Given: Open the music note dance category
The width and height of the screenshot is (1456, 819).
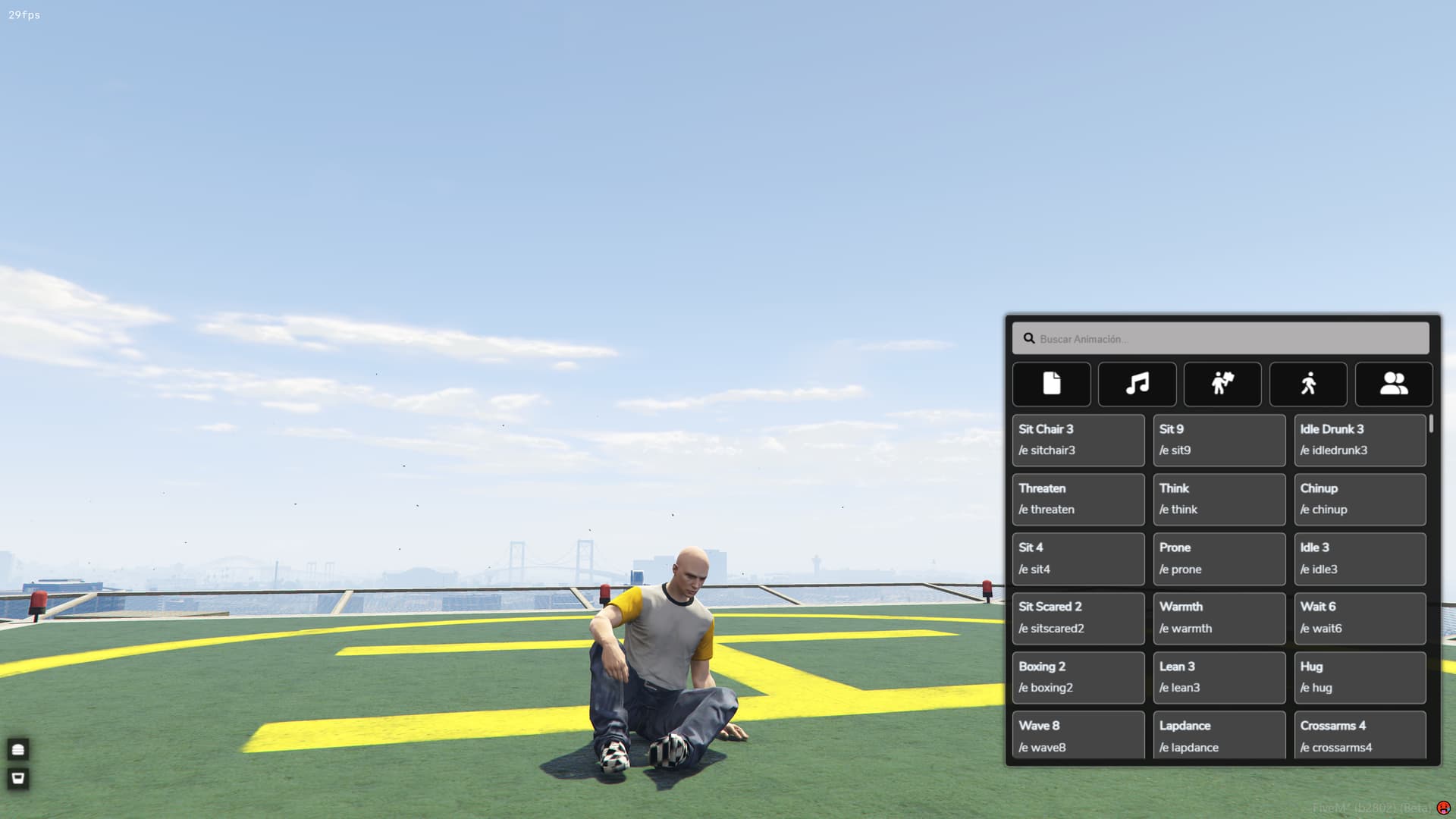Looking at the screenshot, I should coord(1137,384).
